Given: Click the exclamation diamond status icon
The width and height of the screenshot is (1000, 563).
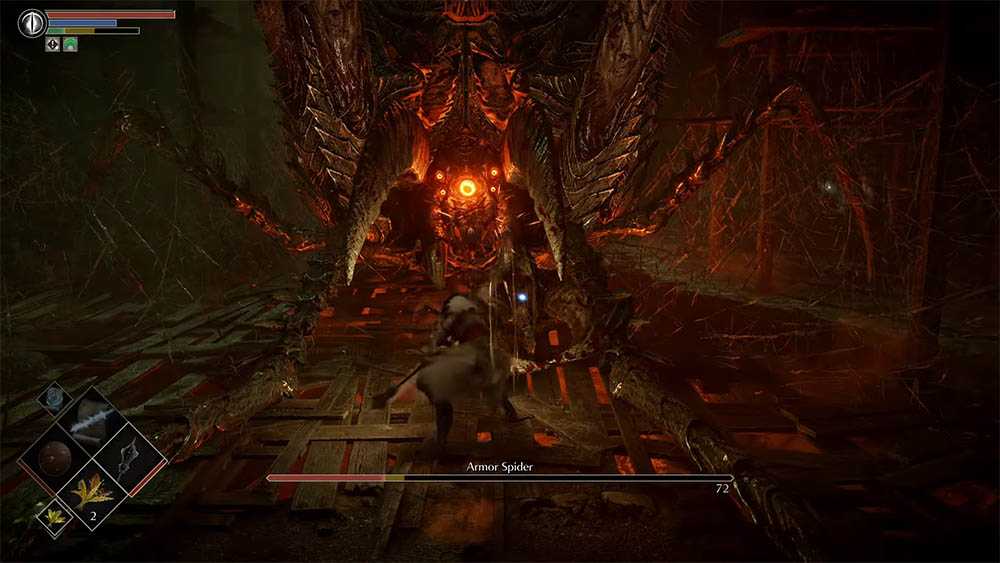Looking at the screenshot, I should tap(53, 44).
